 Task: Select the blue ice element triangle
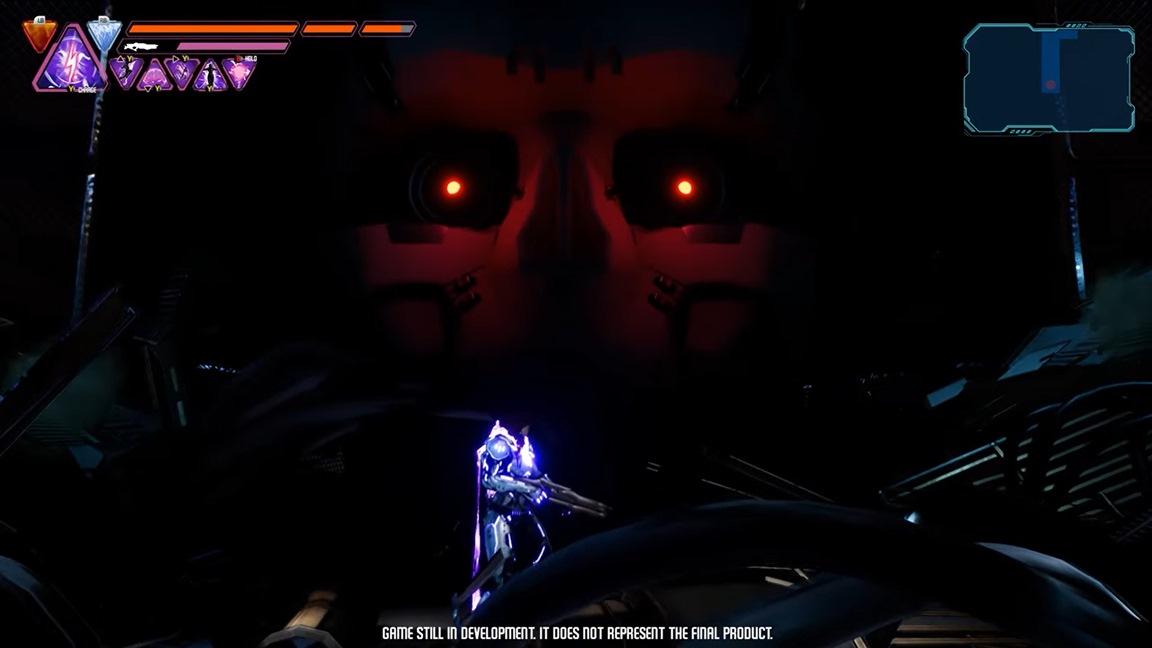tap(103, 33)
